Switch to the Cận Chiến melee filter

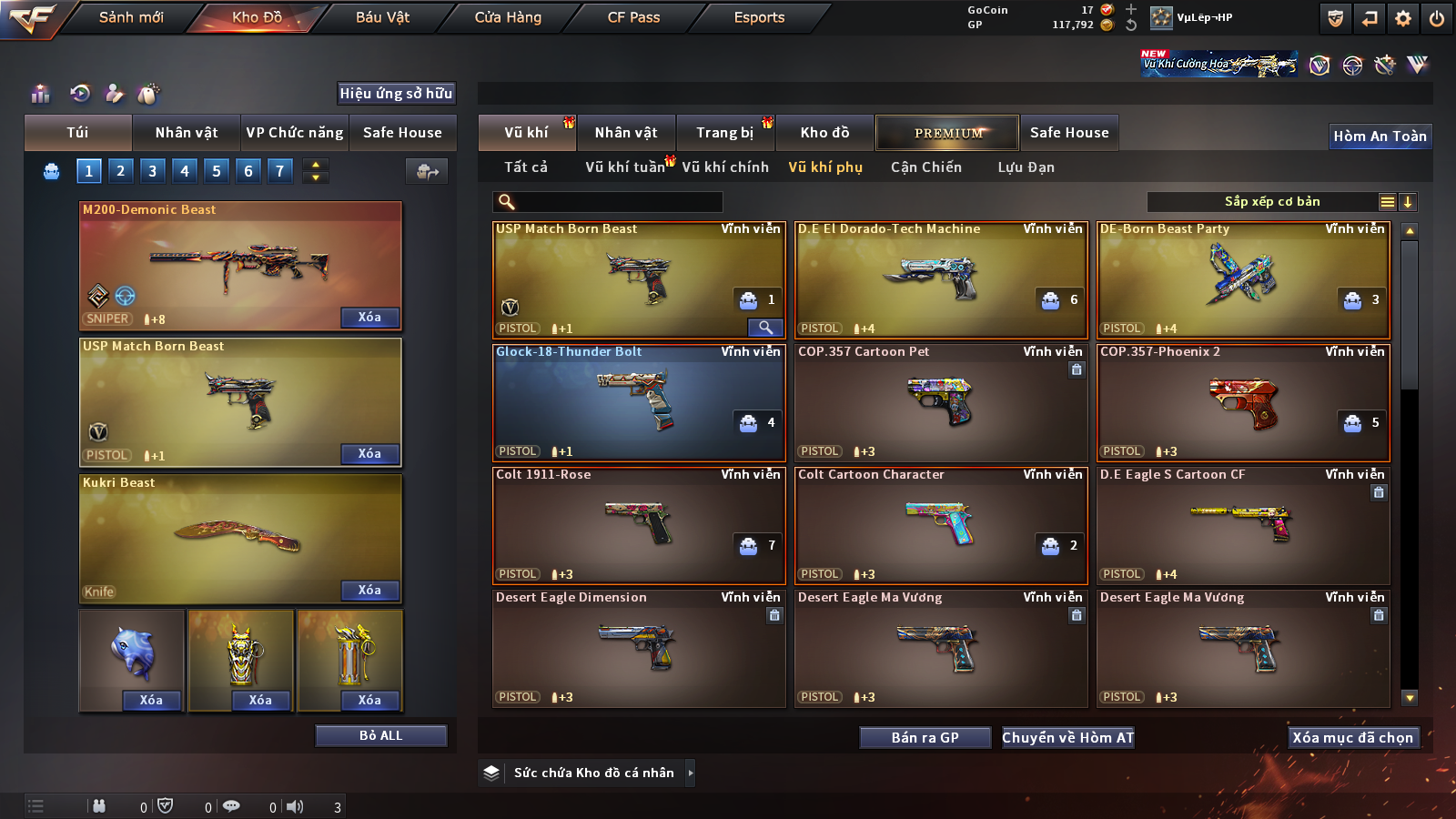(925, 167)
